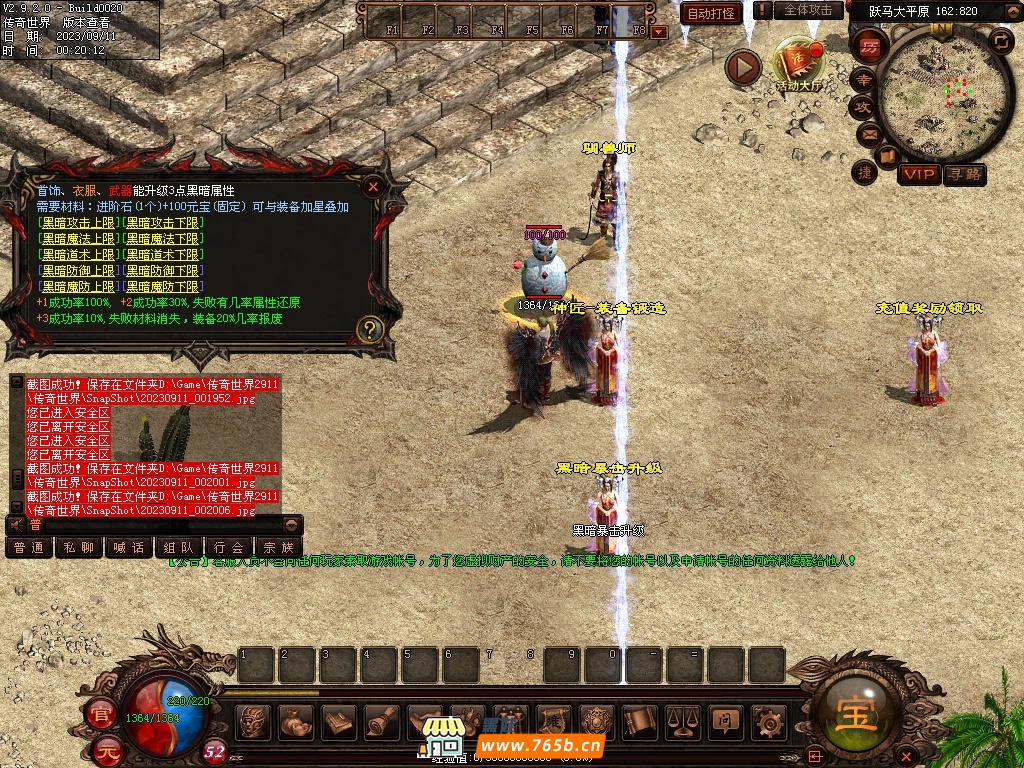Select the 黑暗魔法下限 upgrade link
The height and width of the screenshot is (768, 1024).
163,238
